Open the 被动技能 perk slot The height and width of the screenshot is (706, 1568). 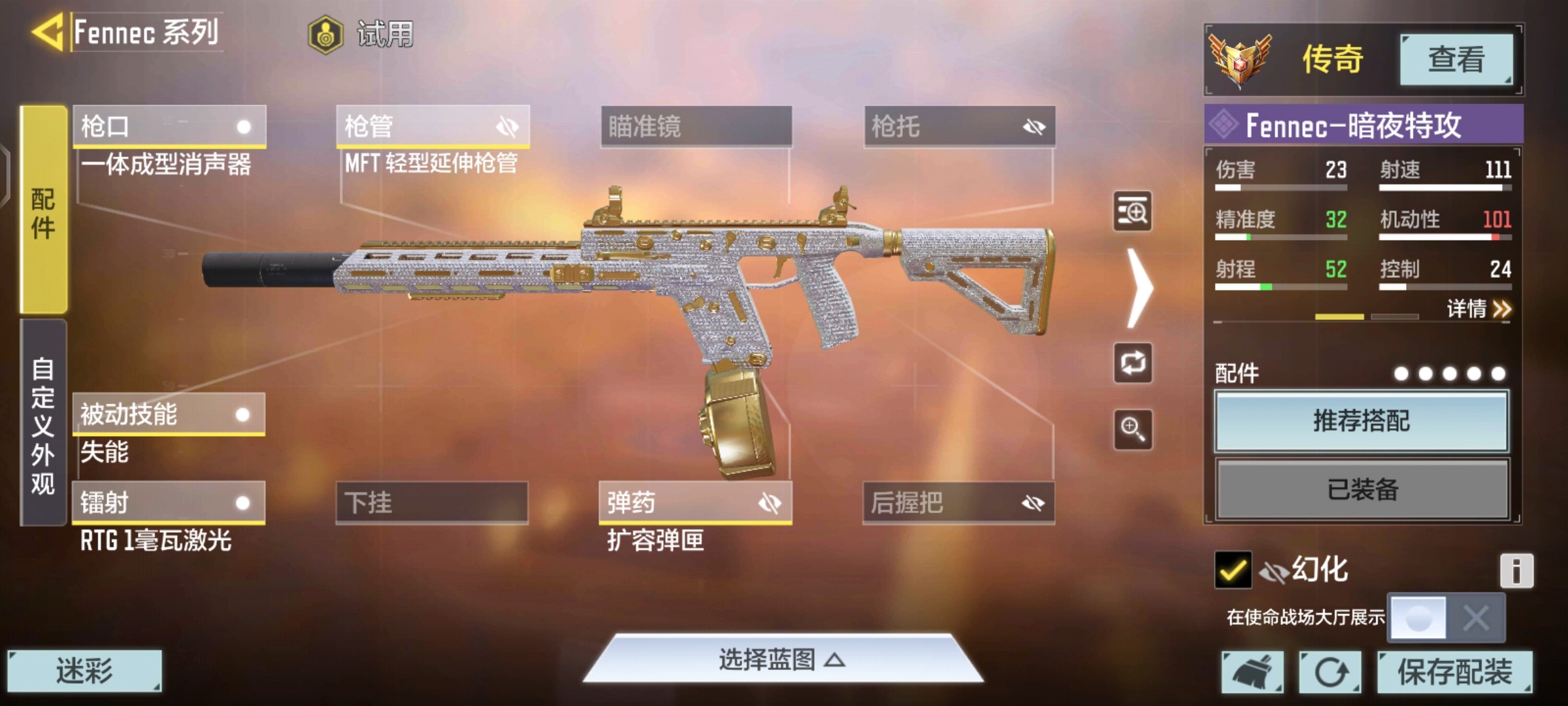pyautogui.click(x=169, y=414)
